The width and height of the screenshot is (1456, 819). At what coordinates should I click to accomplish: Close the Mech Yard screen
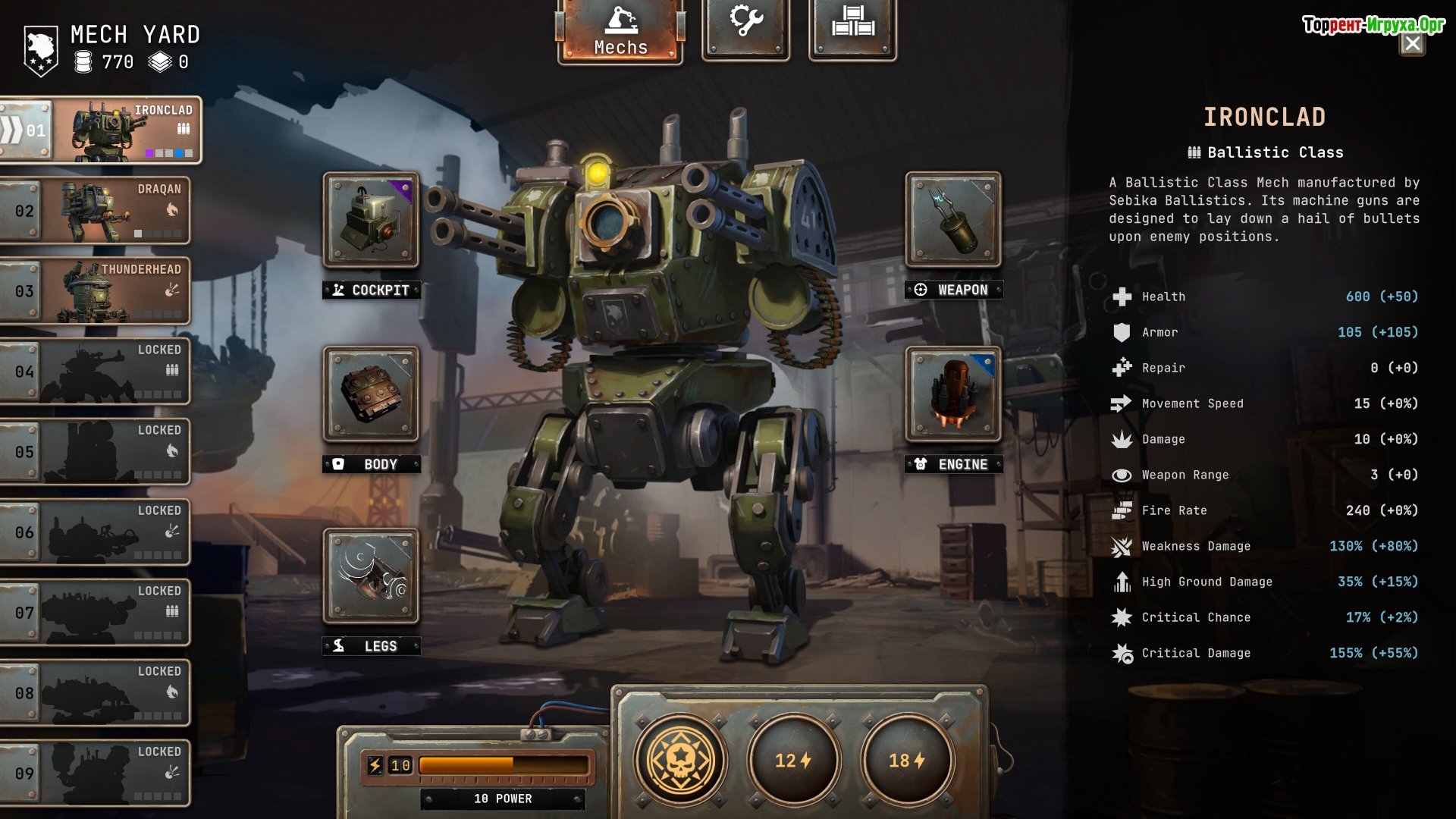tap(1412, 44)
